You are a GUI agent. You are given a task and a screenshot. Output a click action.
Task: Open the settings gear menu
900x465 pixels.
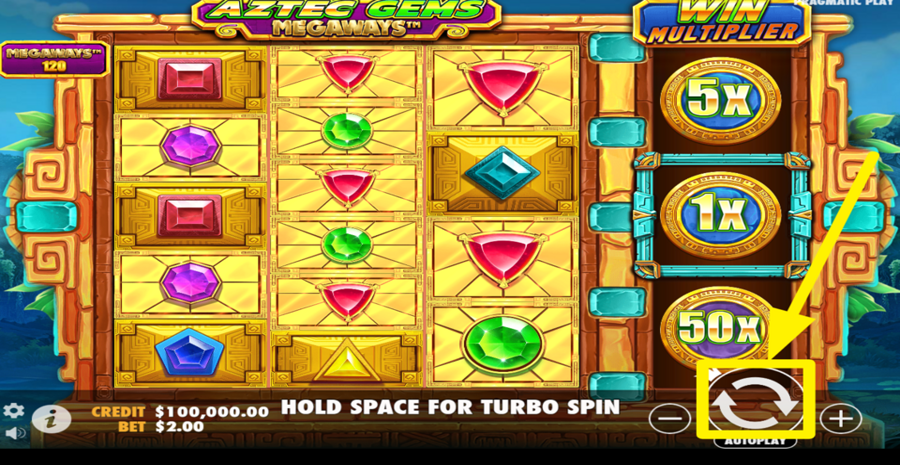tap(13, 411)
